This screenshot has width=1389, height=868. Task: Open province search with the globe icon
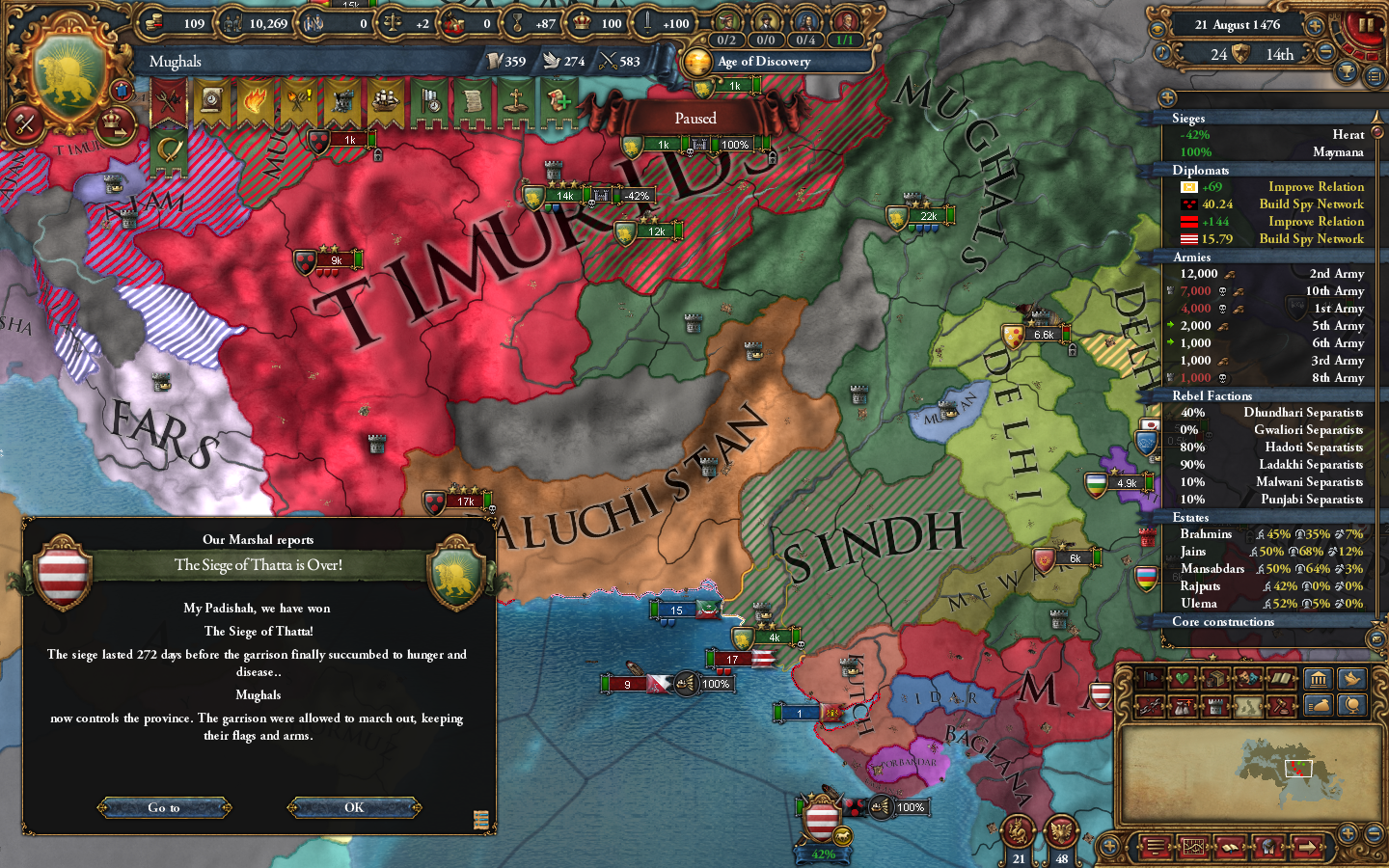[x=1268, y=847]
